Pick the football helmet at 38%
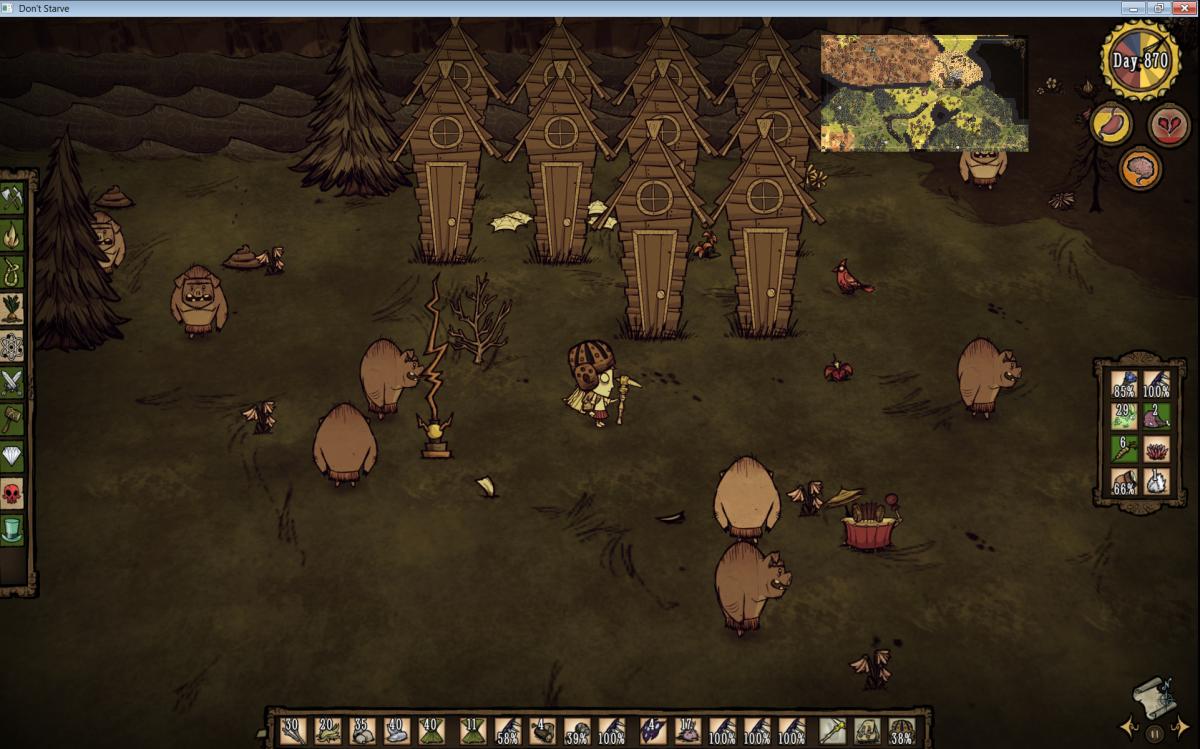 902,731
